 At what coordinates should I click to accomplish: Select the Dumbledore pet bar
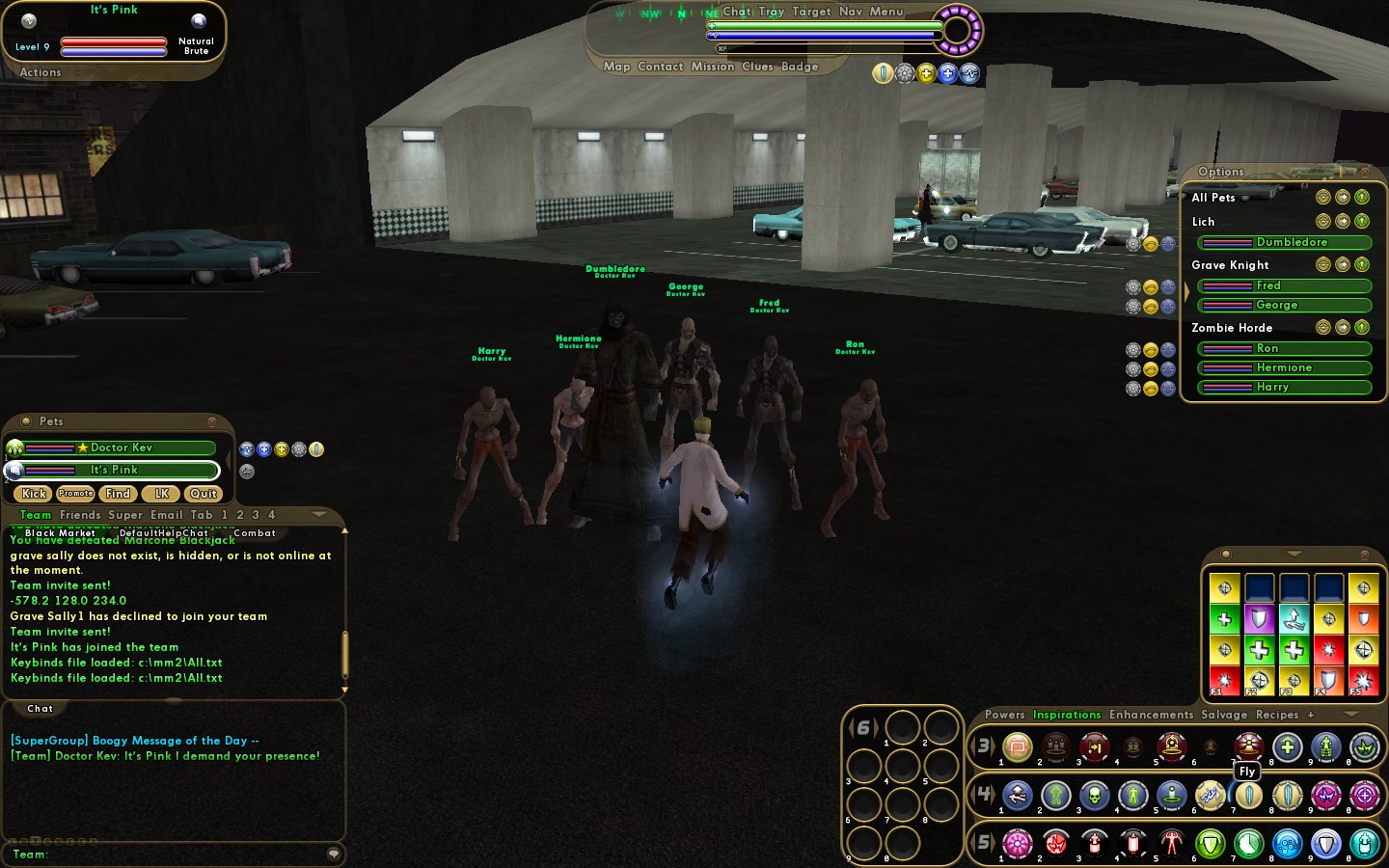point(1284,243)
